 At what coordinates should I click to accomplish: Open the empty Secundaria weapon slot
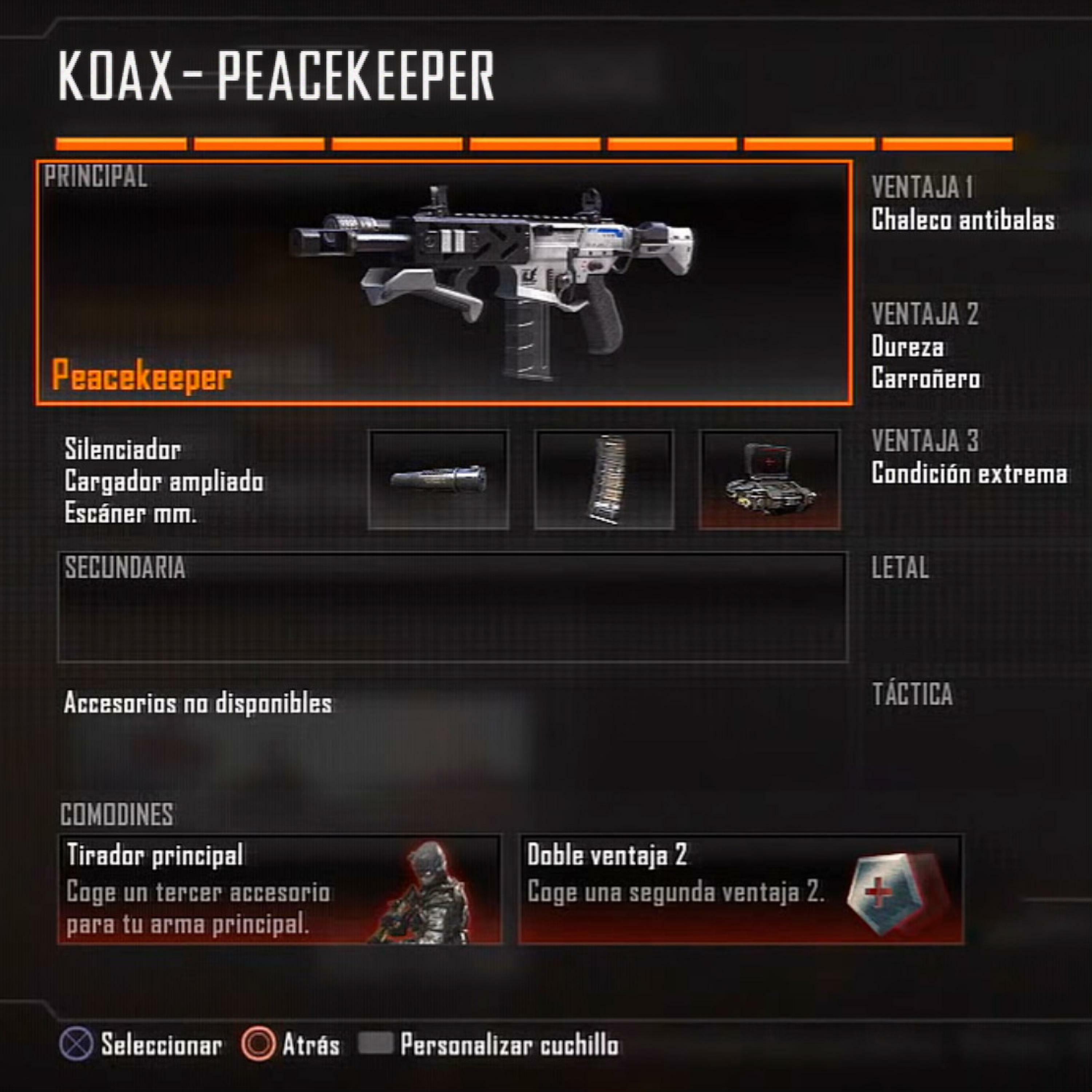tap(452, 607)
